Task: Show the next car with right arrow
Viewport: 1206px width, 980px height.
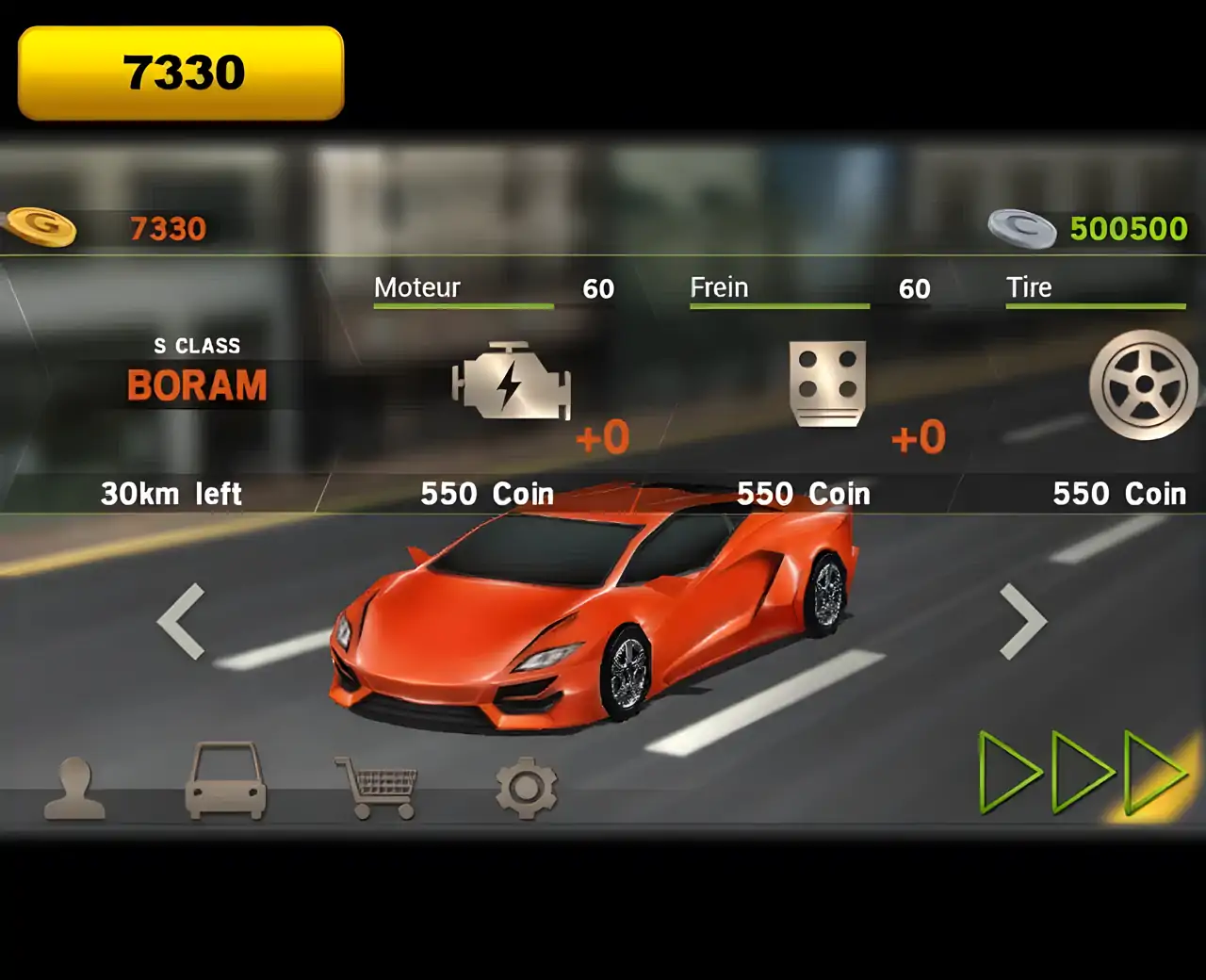Action: pos(1023,621)
